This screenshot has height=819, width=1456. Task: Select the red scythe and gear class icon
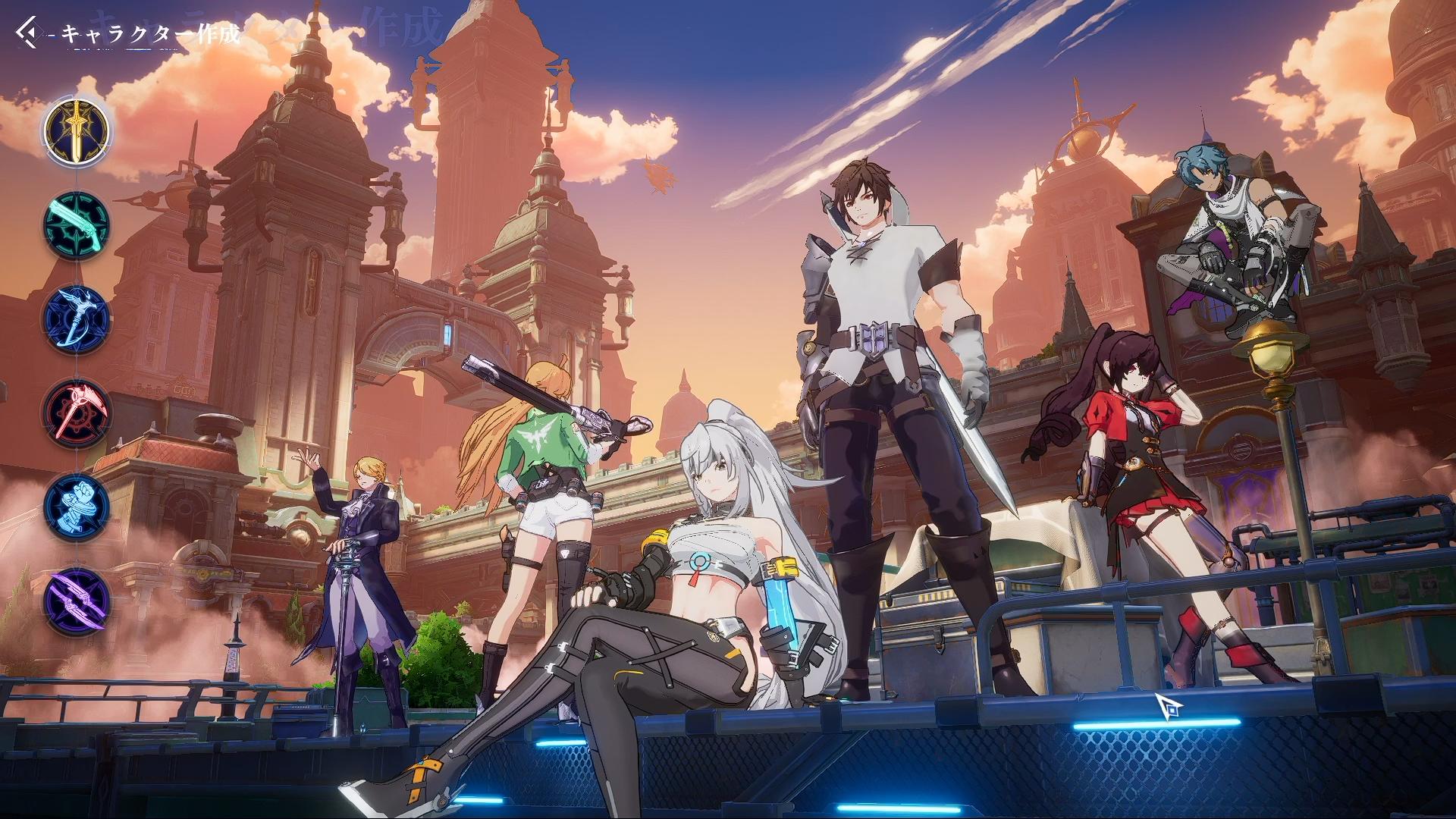76,414
